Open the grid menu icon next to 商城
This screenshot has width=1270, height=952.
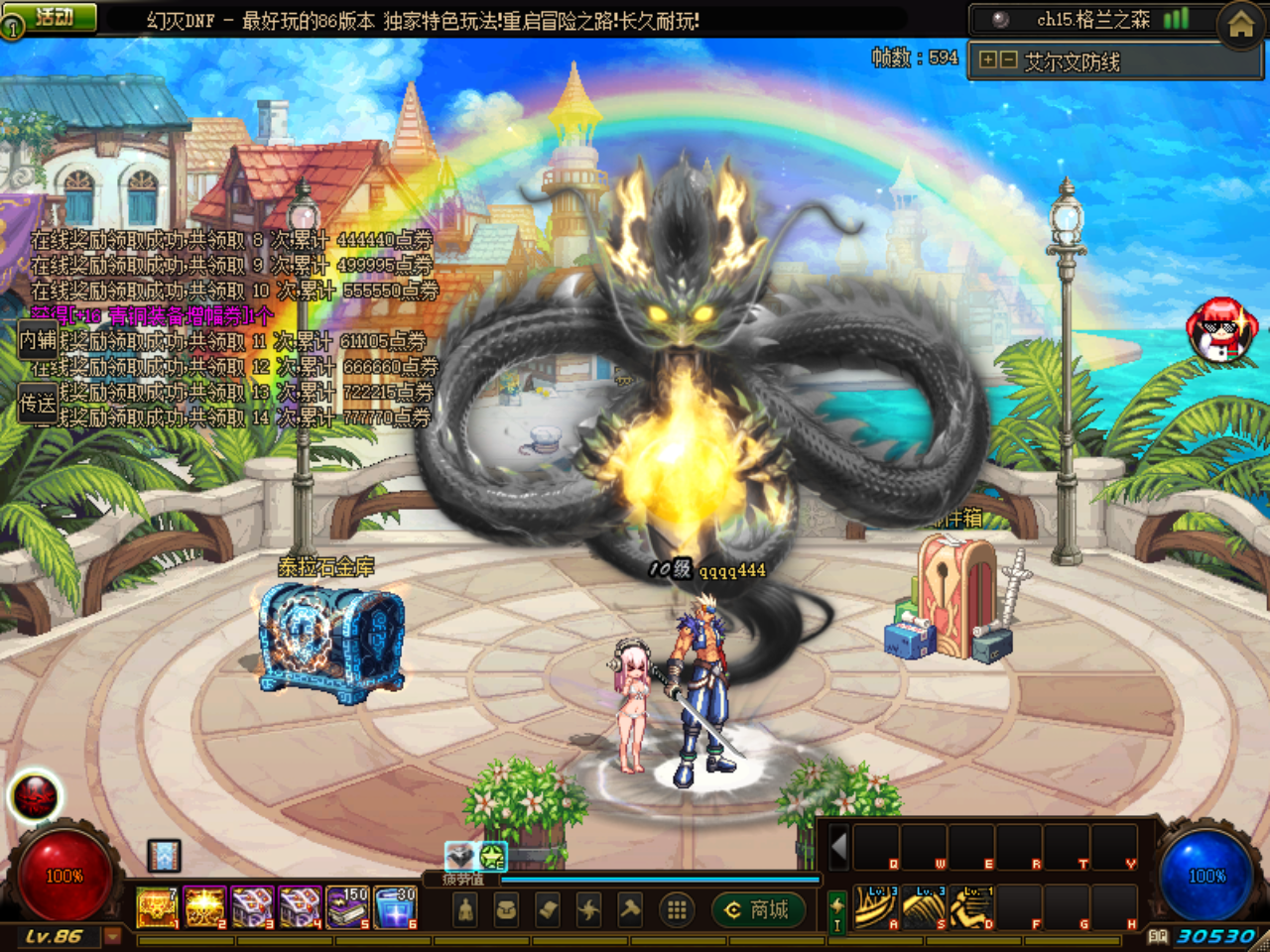point(678,909)
